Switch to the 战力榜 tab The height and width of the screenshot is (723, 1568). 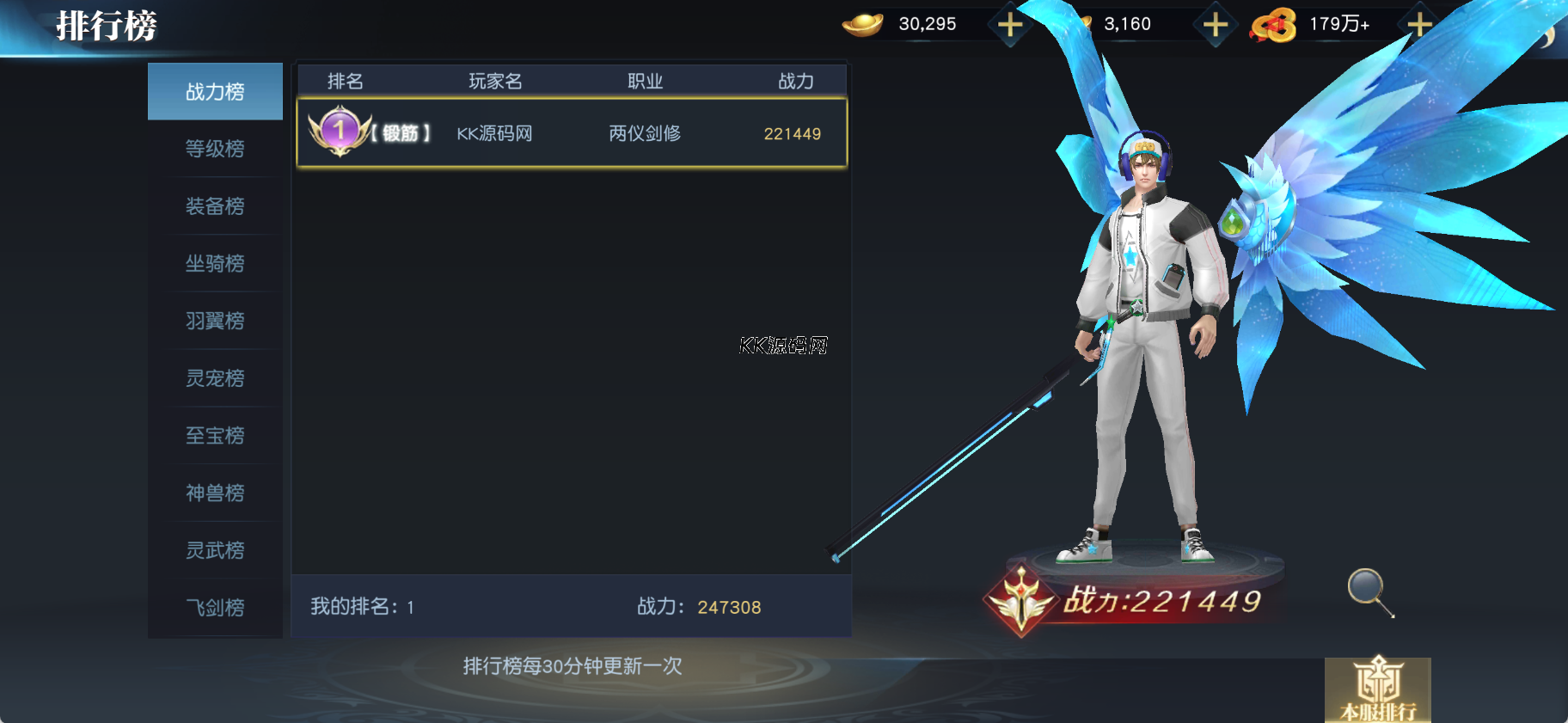coord(215,91)
